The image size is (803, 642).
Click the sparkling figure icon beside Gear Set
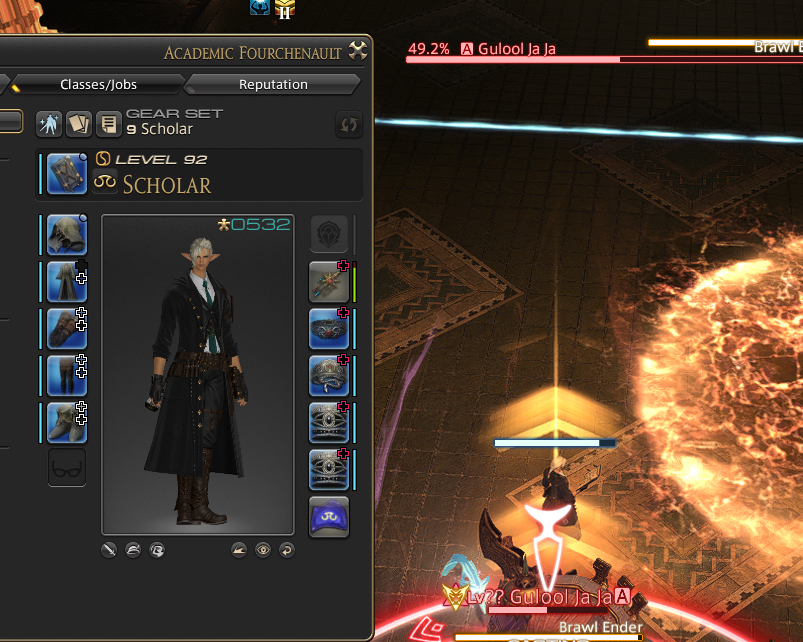pos(48,124)
